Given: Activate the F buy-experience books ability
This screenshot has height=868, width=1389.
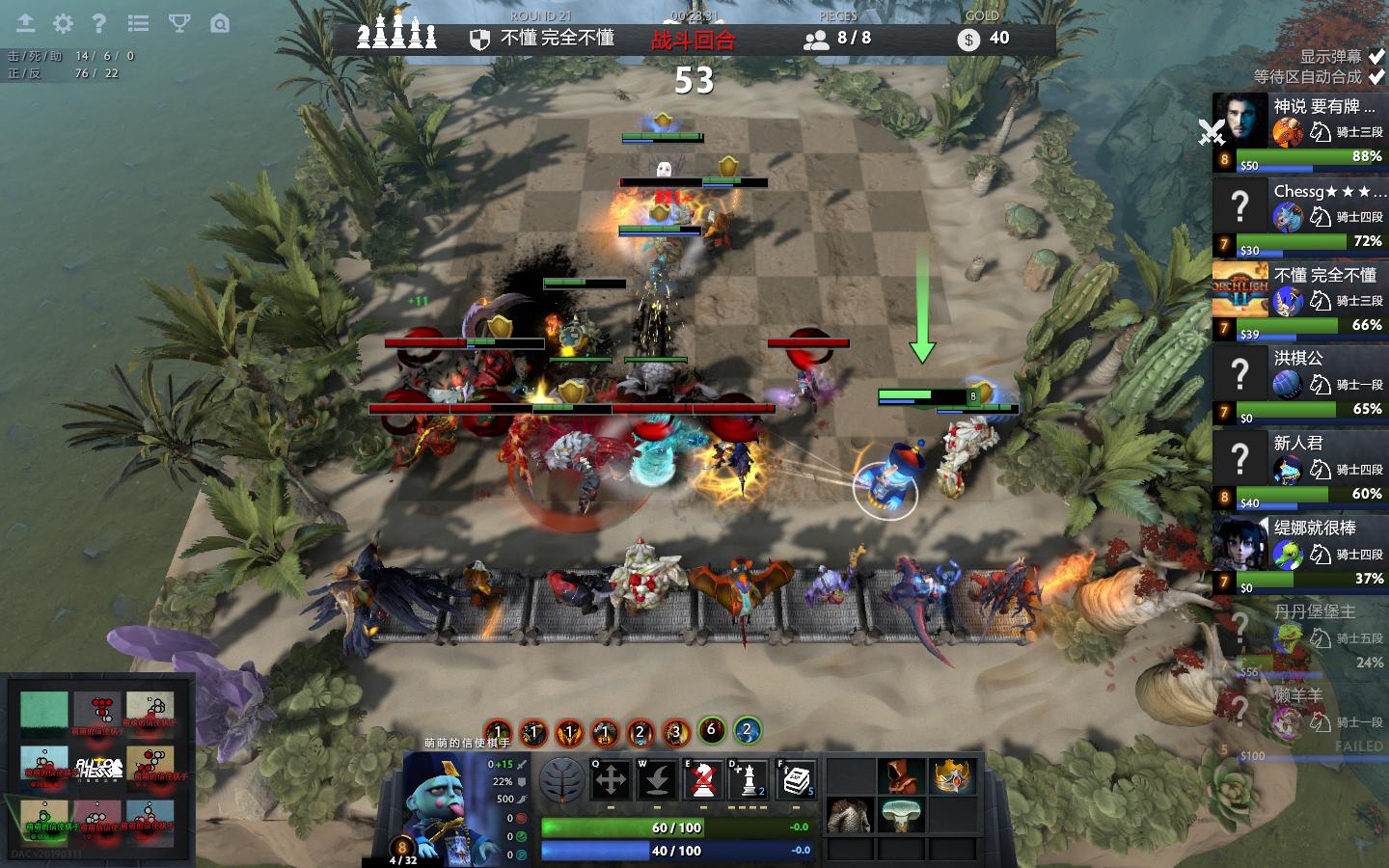Looking at the screenshot, I should [795, 779].
